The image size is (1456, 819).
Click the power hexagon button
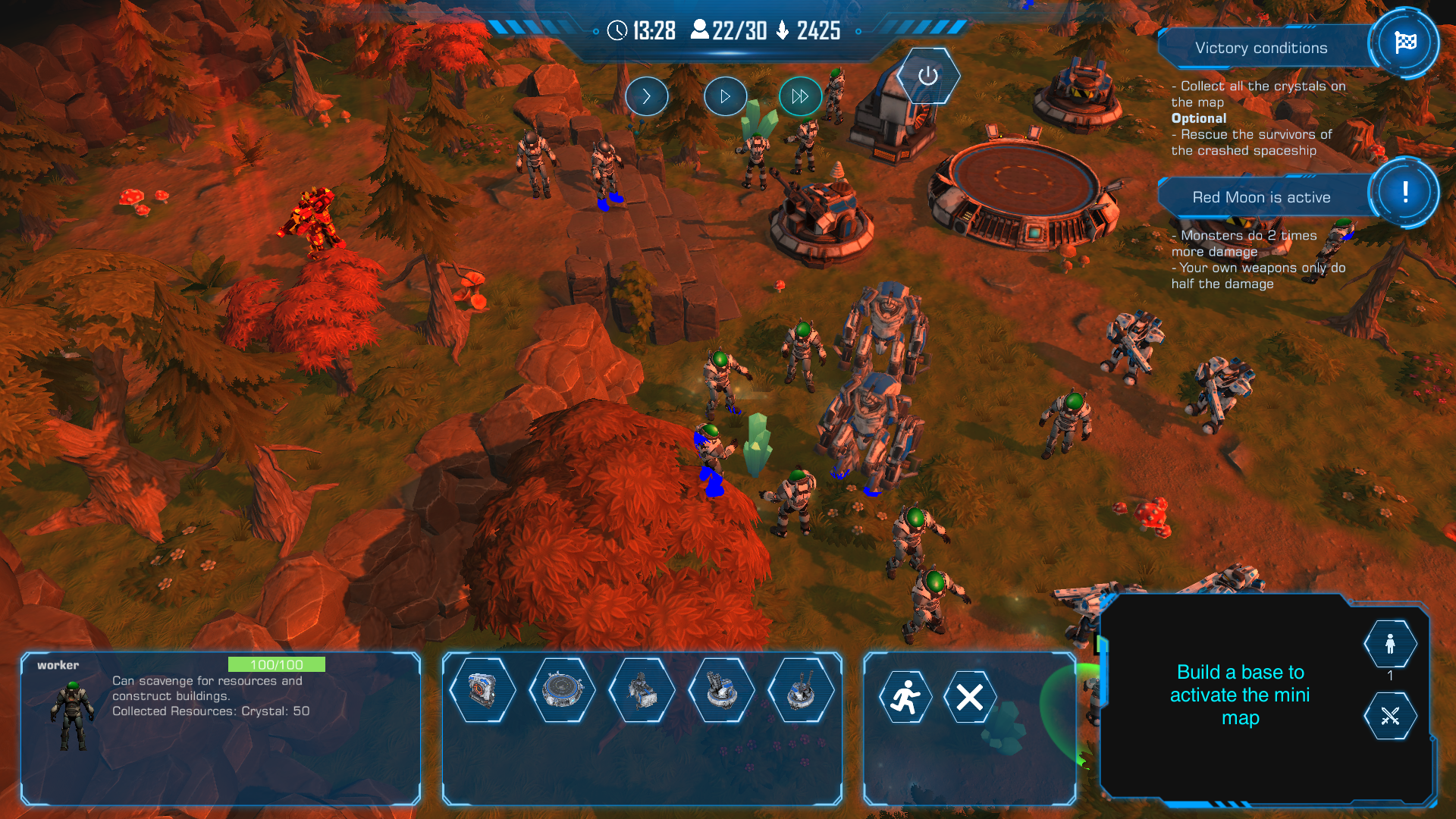927,76
